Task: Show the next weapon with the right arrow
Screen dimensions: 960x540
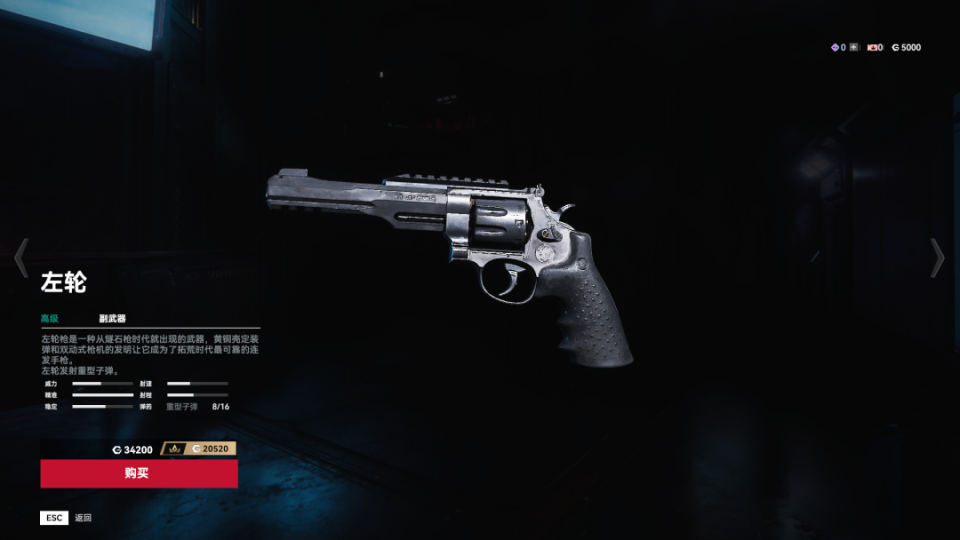Action: coord(937,258)
